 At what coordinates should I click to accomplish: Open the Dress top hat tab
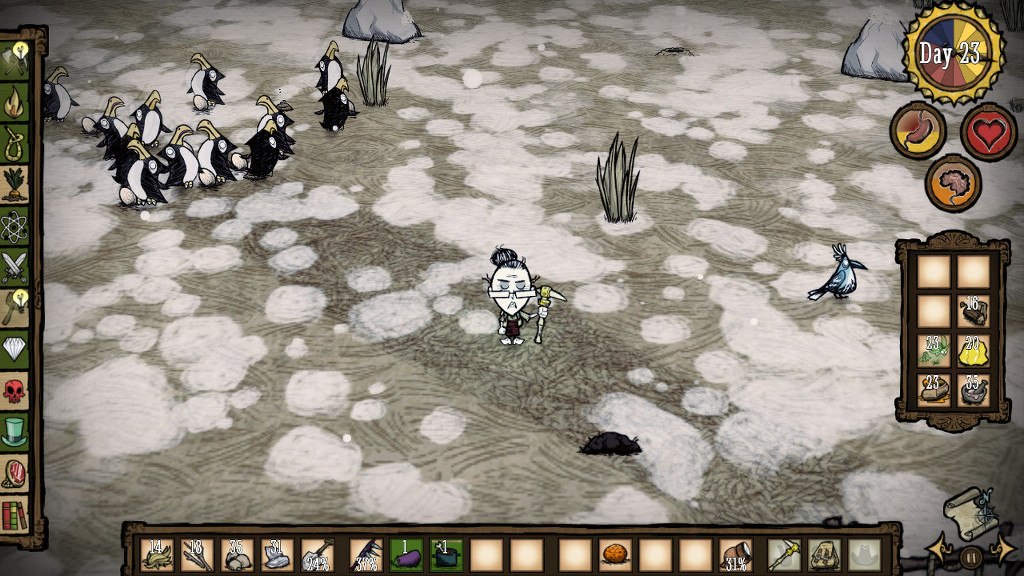(15, 432)
